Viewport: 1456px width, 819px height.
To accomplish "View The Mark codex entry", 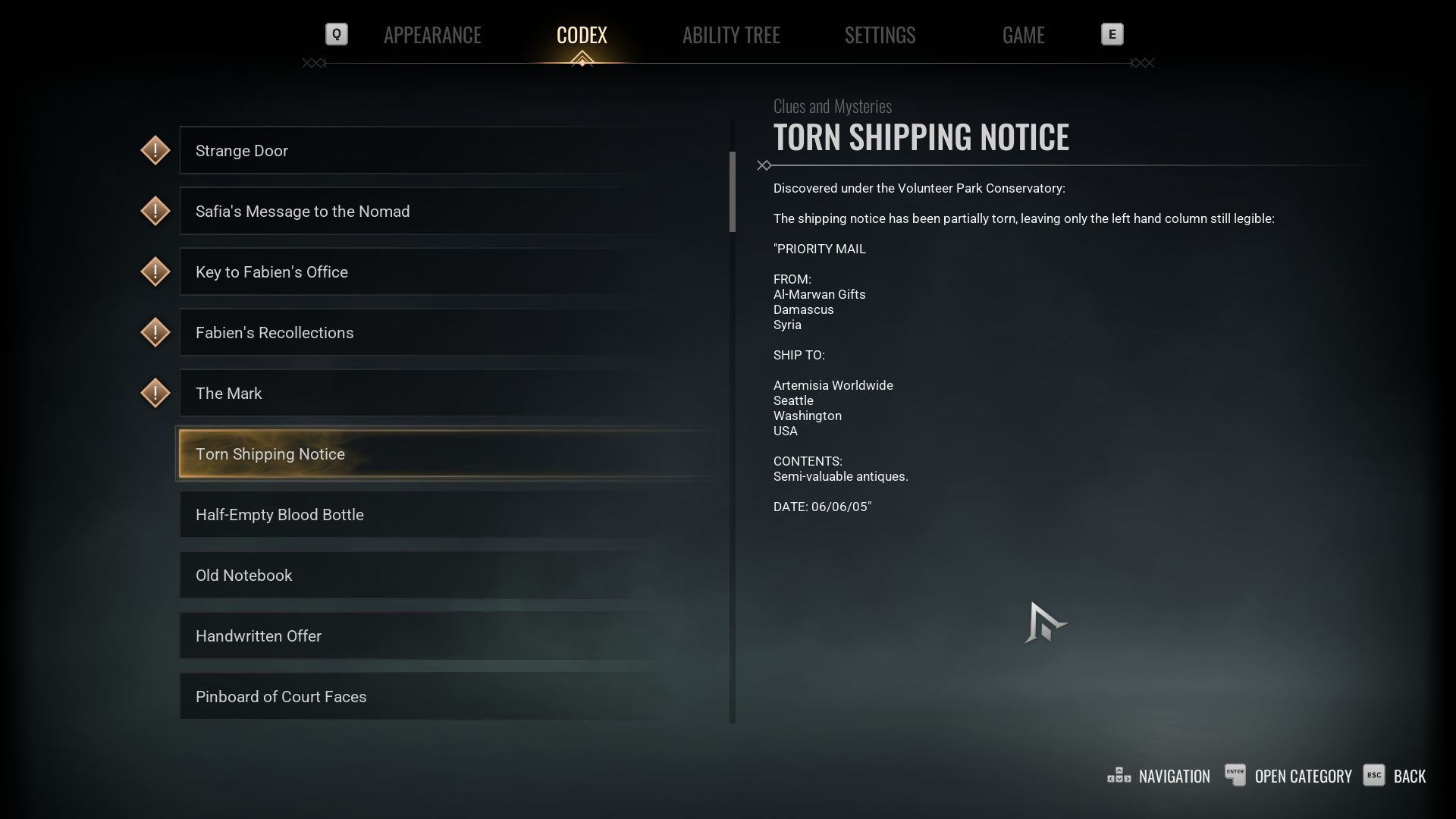I will coord(447,394).
